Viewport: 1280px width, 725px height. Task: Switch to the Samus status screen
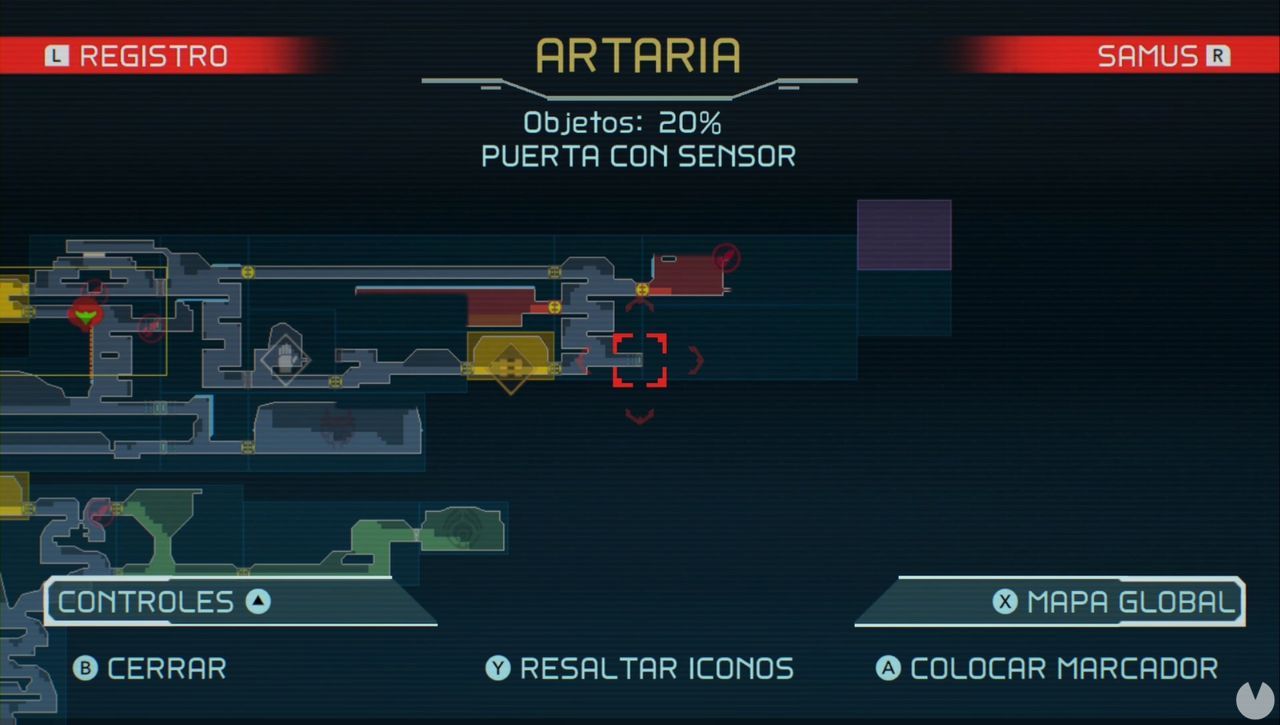pyautogui.click(x=1150, y=55)
